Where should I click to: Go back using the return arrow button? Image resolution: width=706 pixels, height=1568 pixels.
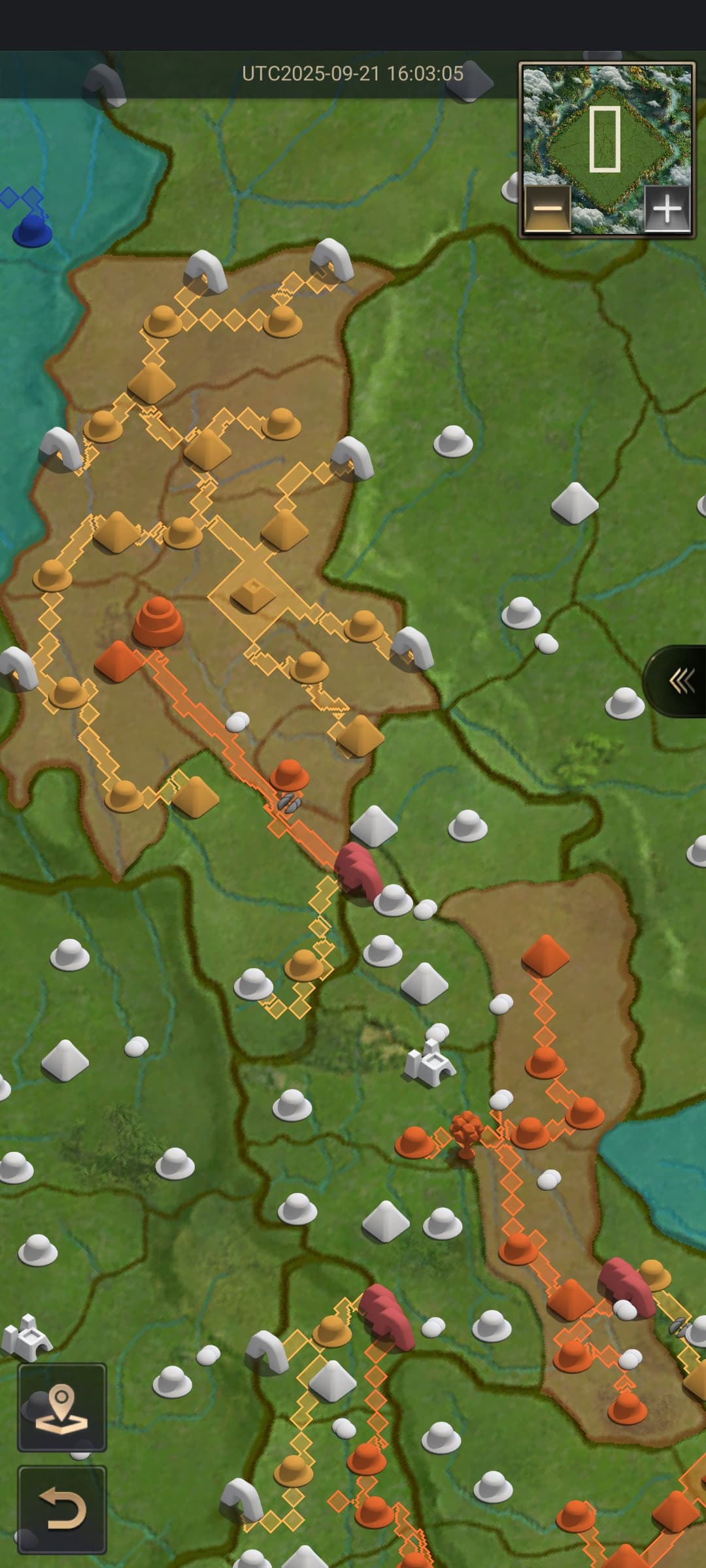(x=62, y=1509)
